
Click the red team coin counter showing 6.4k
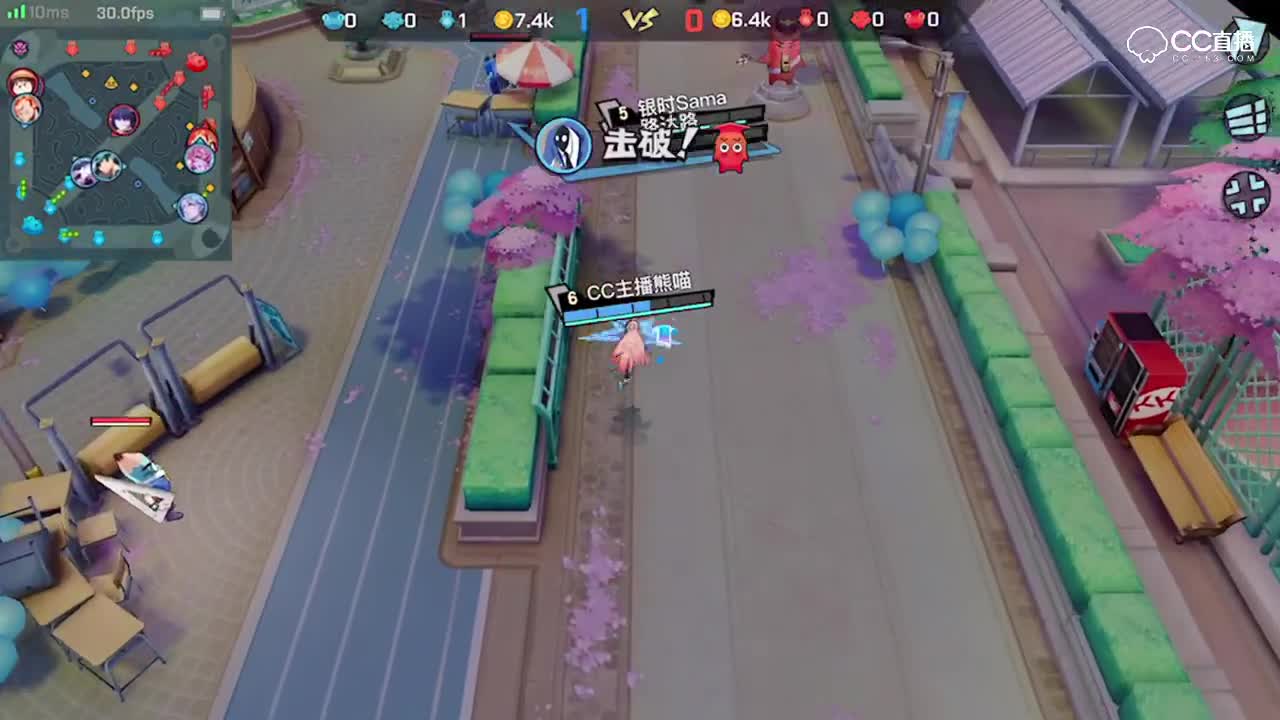point(741,16)
